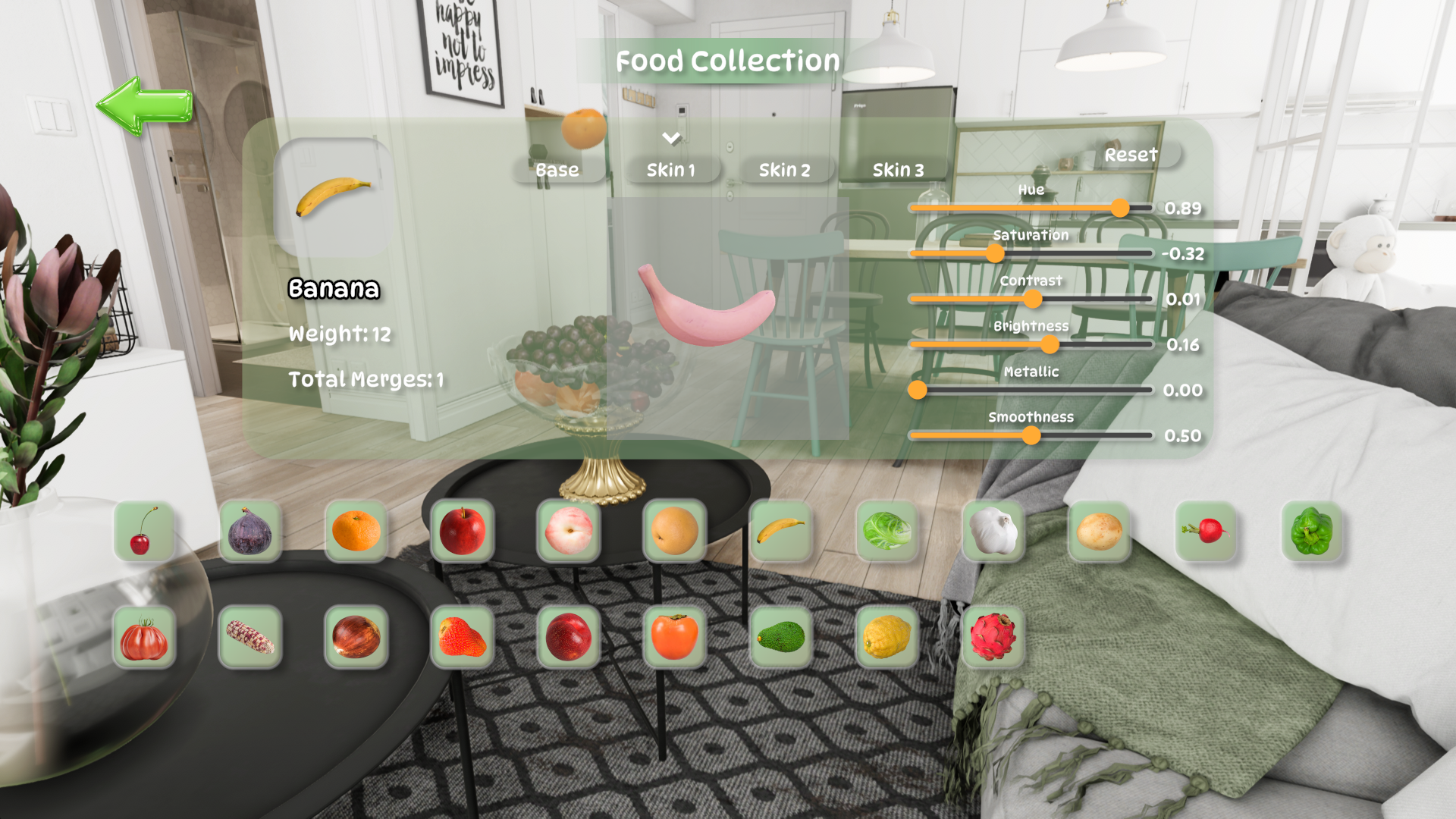This screenshot has width=1456, height=819.
Task: Open the banana item in the grid
Action: (780, 531)
